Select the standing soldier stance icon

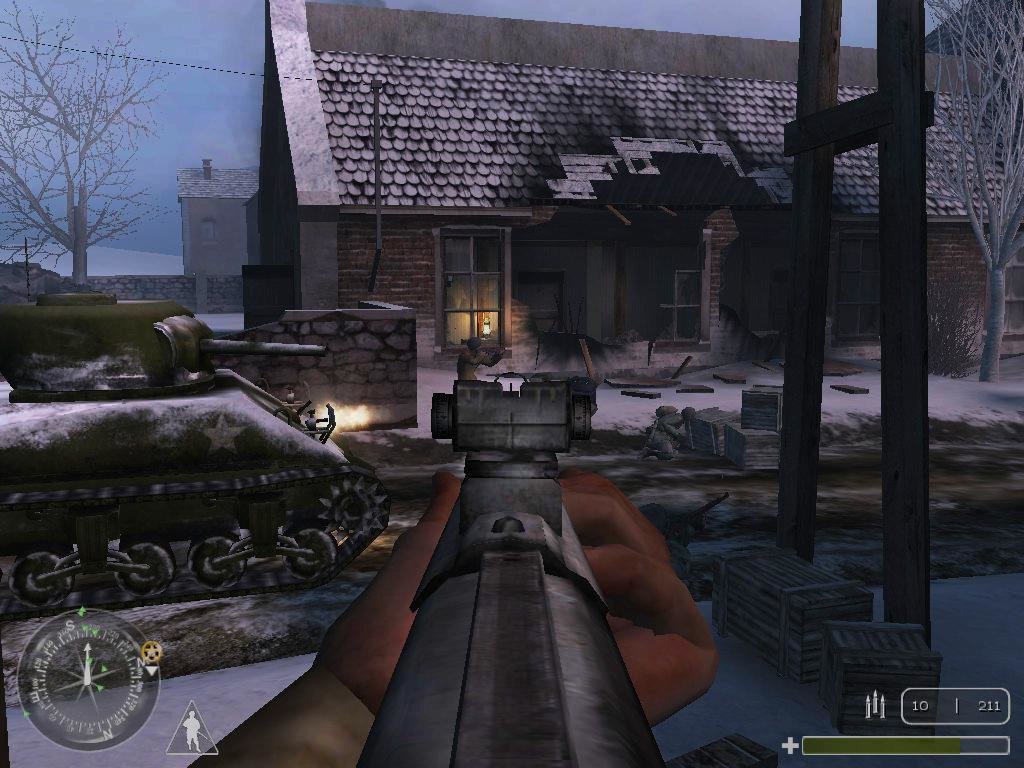tap(192, 728)
